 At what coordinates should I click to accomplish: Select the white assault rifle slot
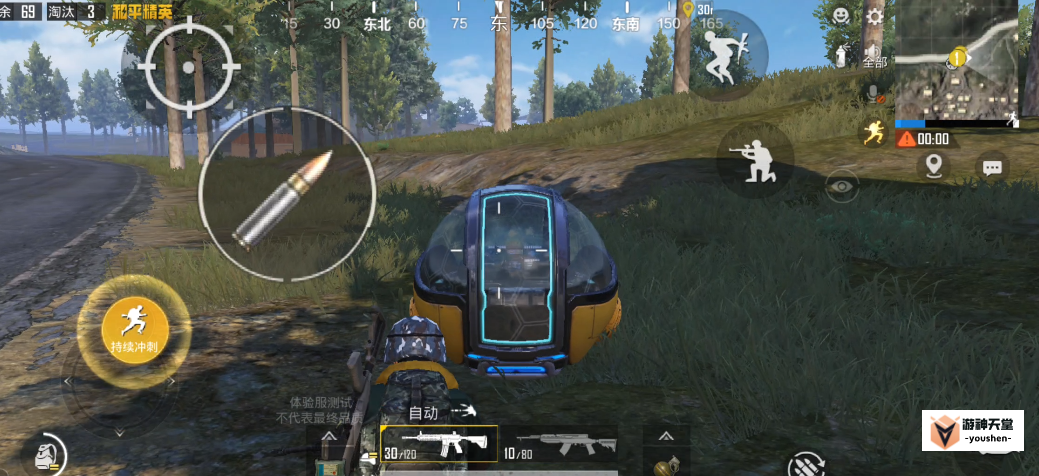[x=438, y=444]
